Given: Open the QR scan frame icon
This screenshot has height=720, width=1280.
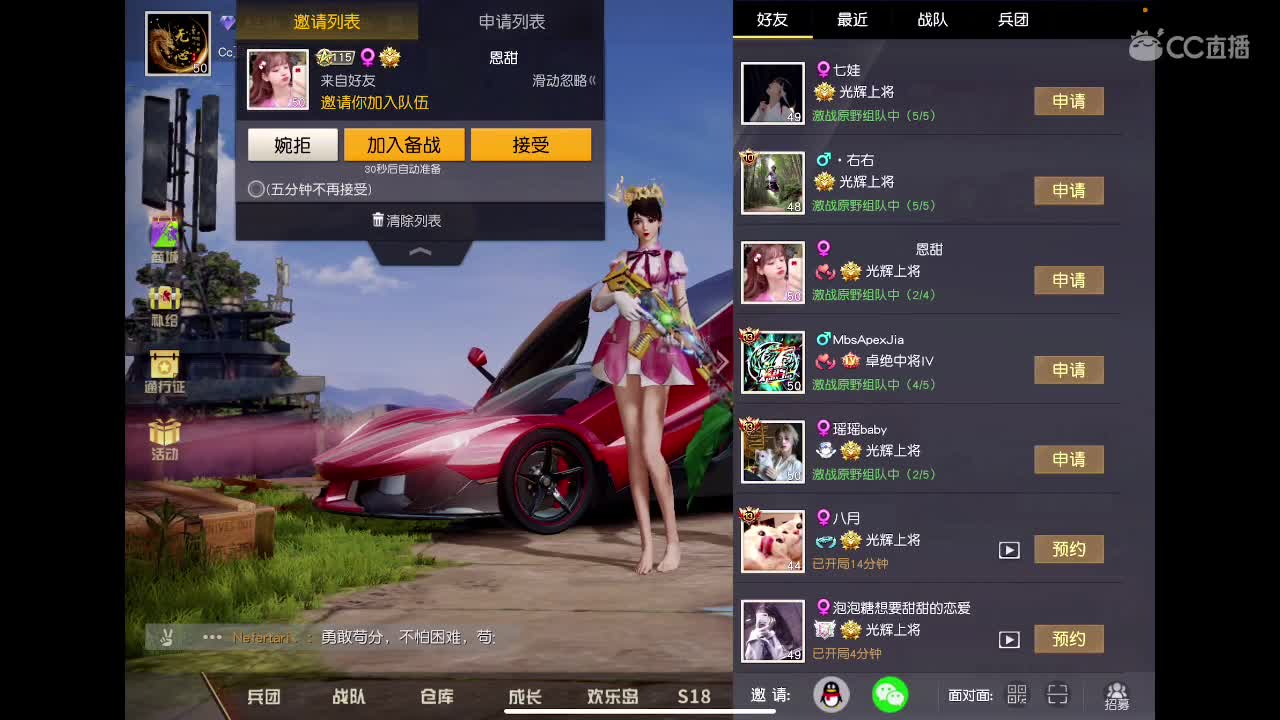Looking at the screenshot, I should pos(1057,694).
